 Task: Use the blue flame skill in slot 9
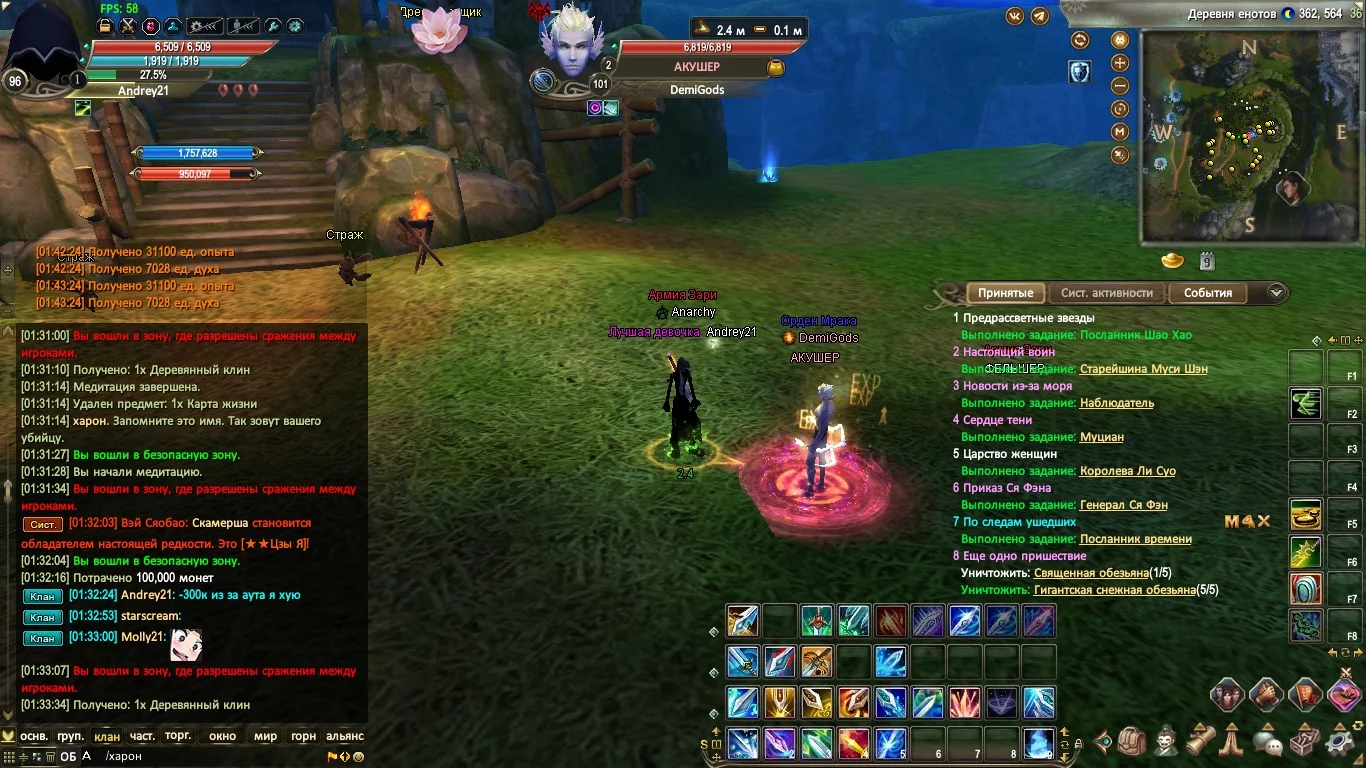point(1040,743)
